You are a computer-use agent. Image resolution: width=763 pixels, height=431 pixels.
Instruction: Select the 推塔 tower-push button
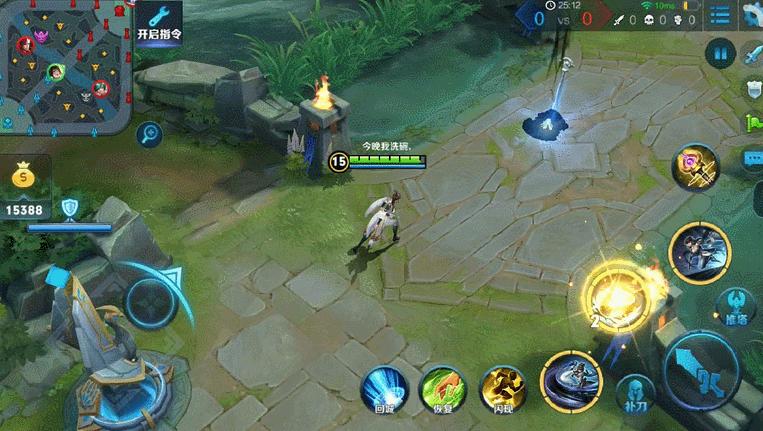pyautogui.click(x=735, y=303)
